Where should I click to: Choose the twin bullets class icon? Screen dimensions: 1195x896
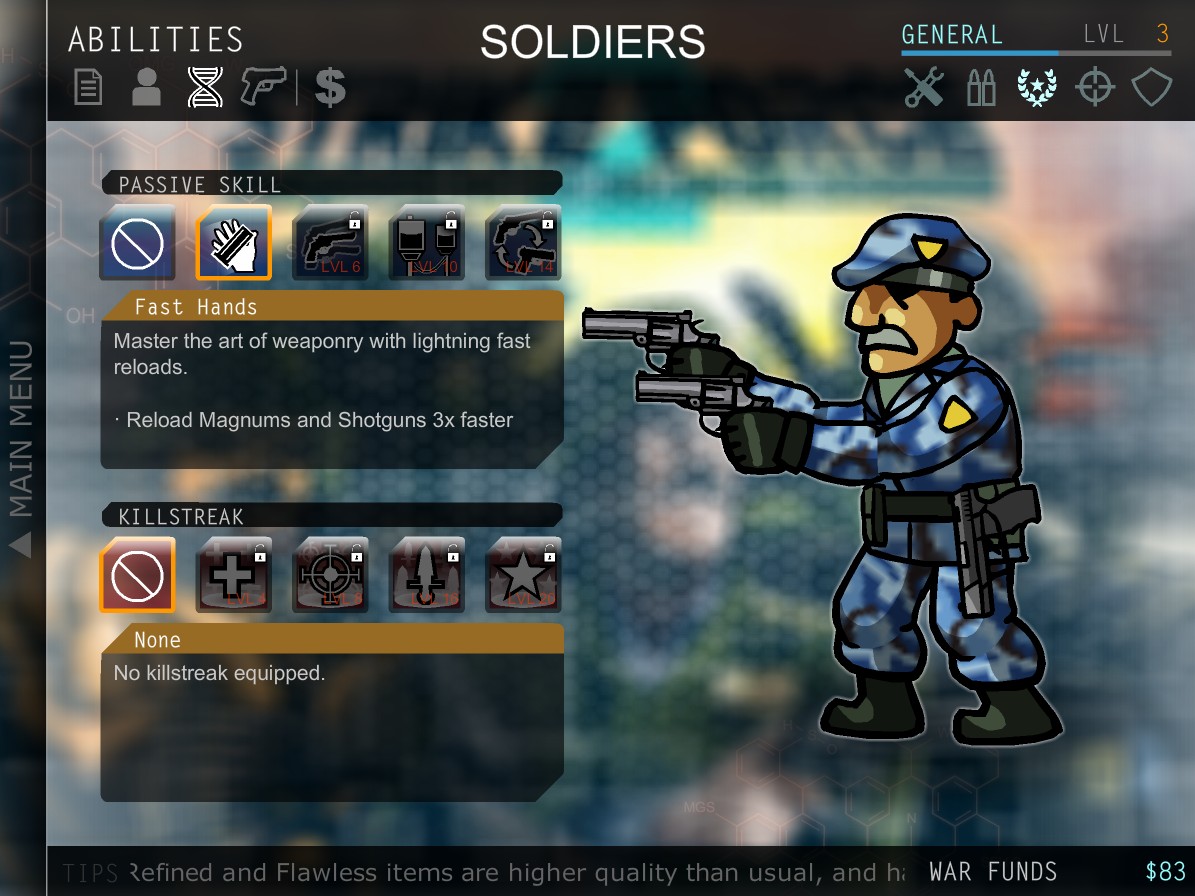pyautogui.click(x=981, y=88)
